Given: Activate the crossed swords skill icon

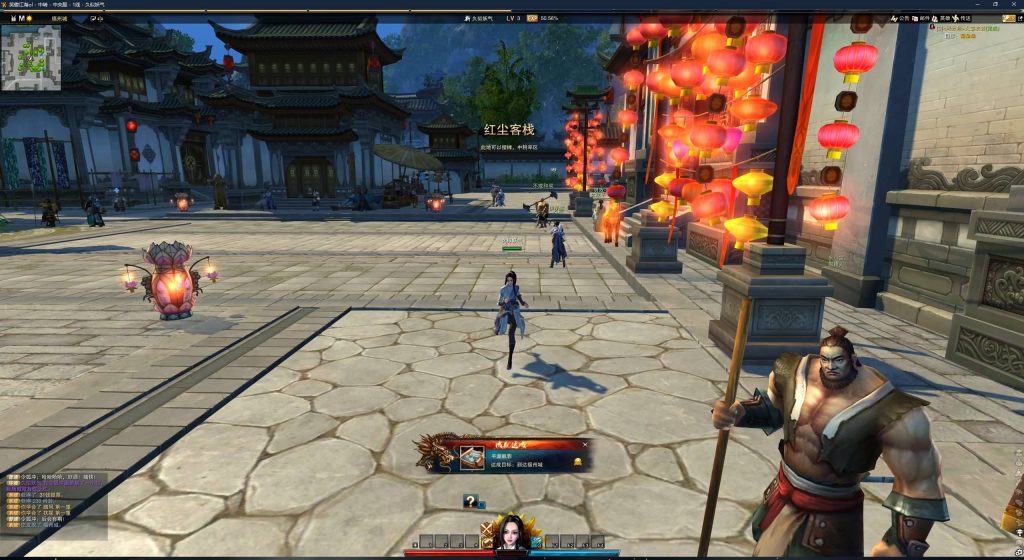Looking at the screenshot, I should tap(486, 530).
